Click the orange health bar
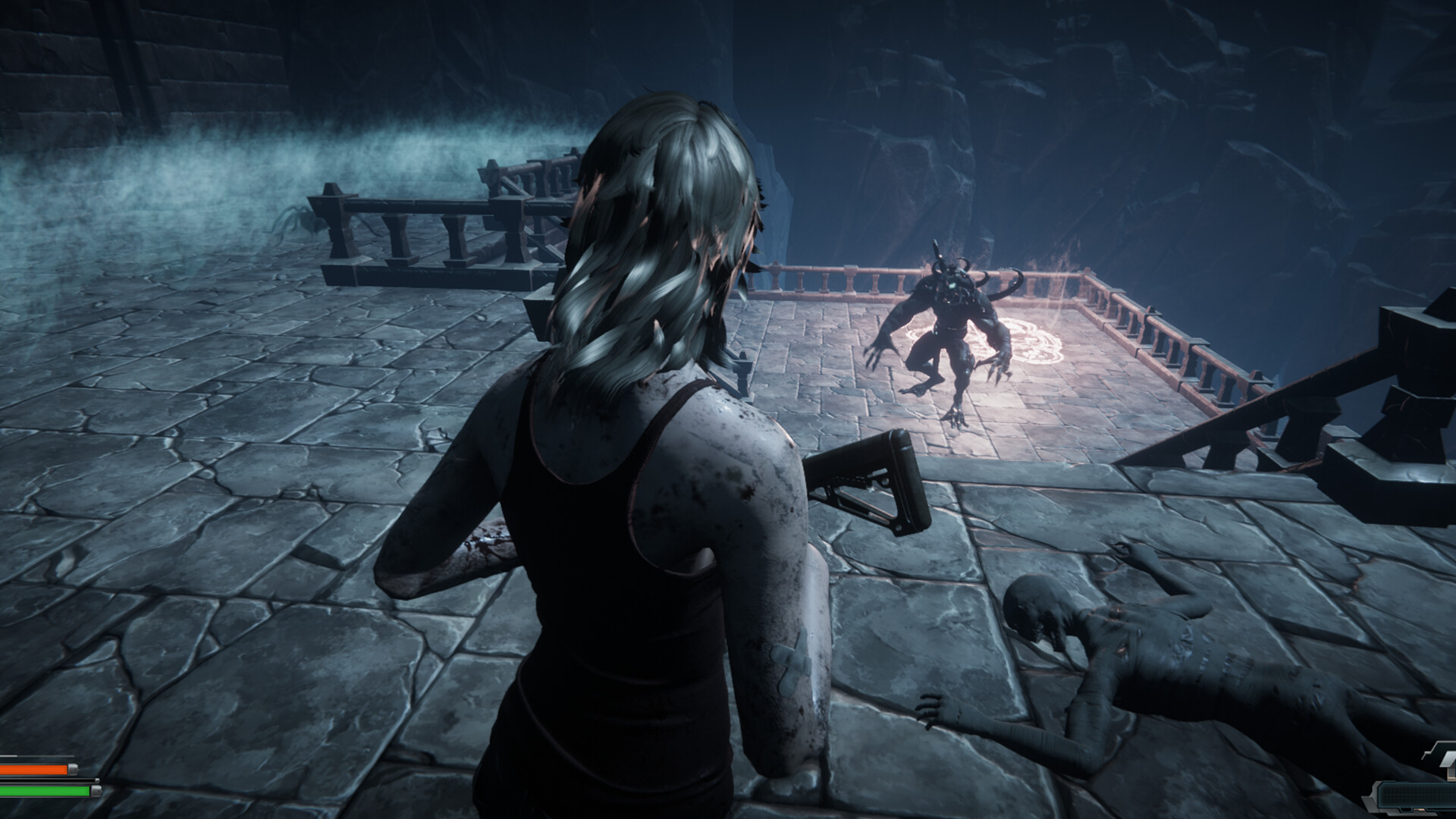The width and height of the screenshot is (1456, 819). (x=34, y=768)
